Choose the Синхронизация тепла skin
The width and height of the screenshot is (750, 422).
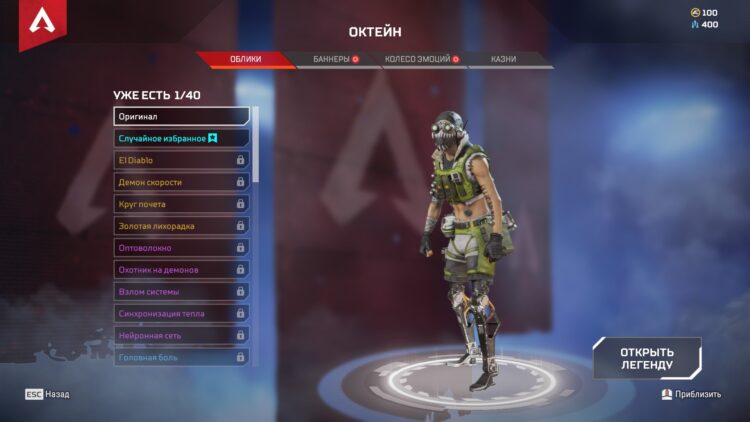181,313
